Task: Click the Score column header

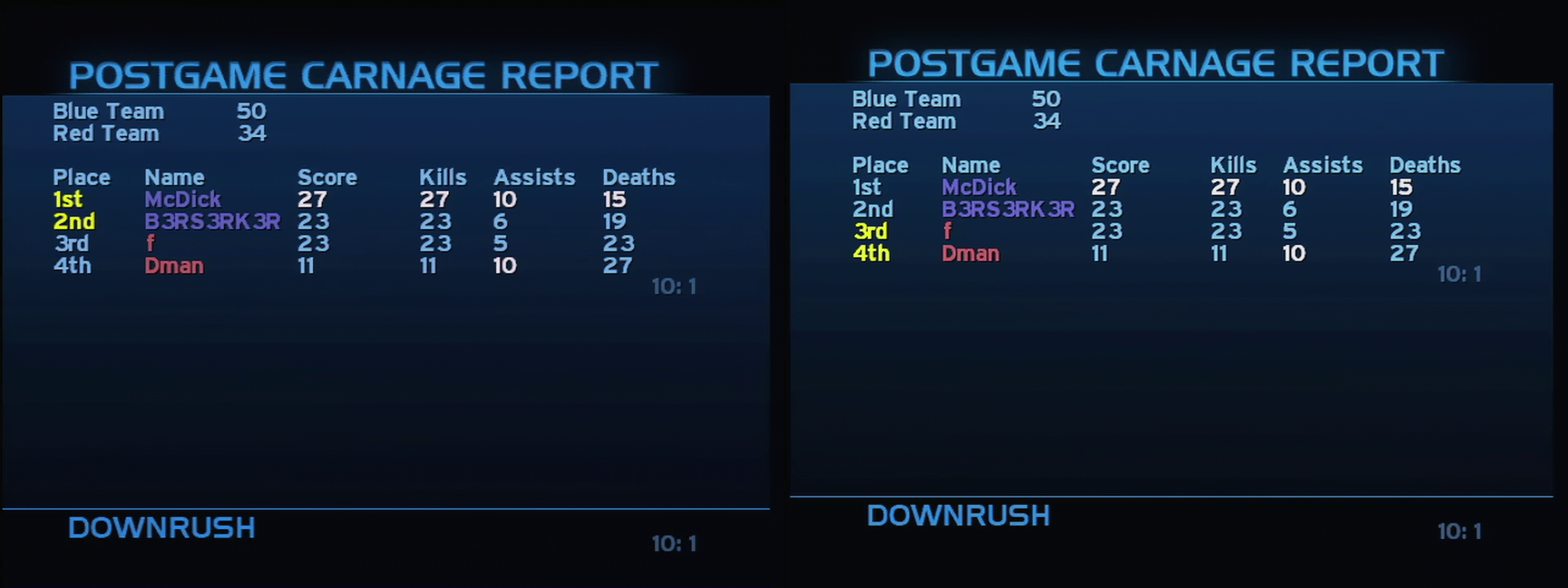Action: pyautogui.click(x=327, y=176)
